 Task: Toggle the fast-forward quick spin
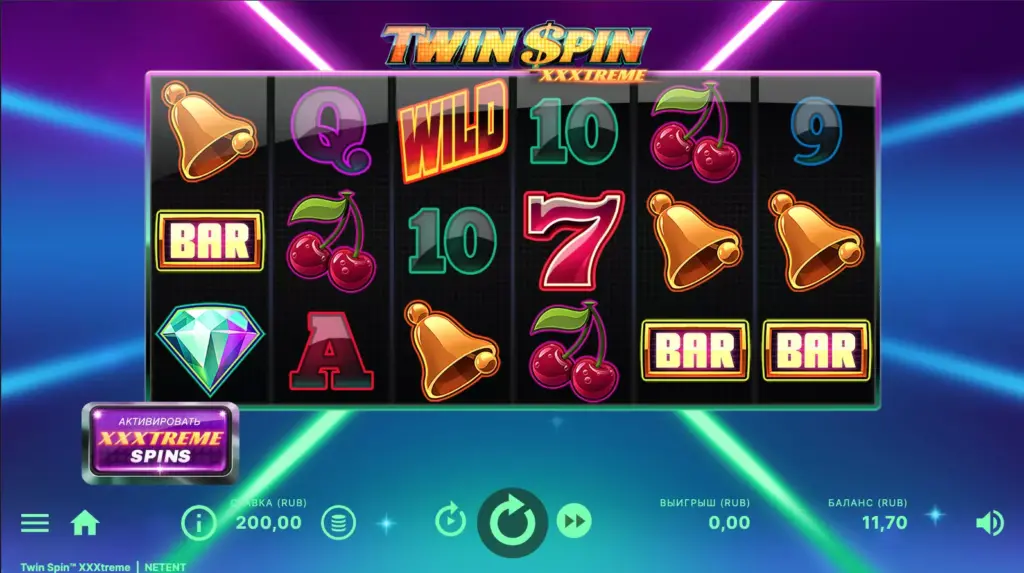[574, 521]
